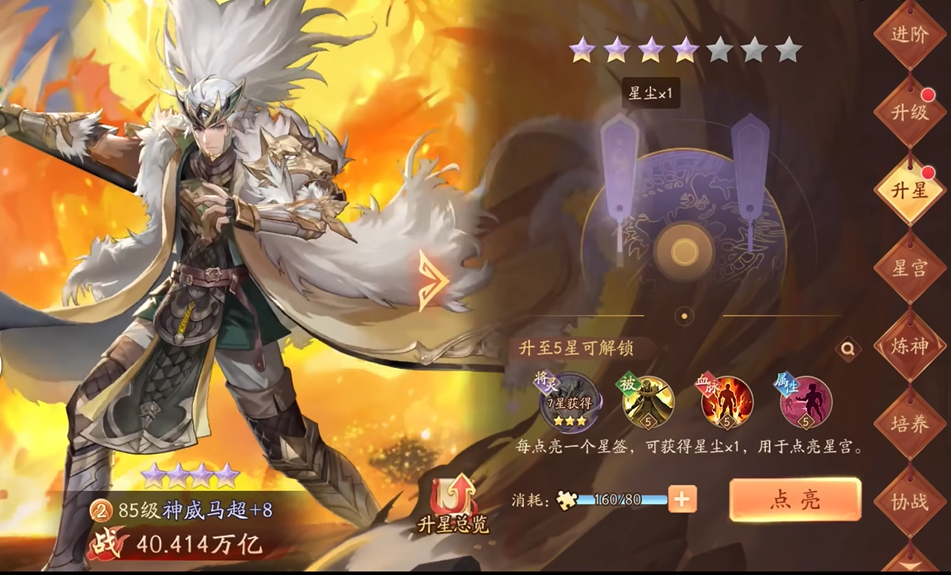Image resolution: width=951 pixels, height=575 pixels.
Task: Select the 升星 (Star Up) tab
Action: pos(909,188)
